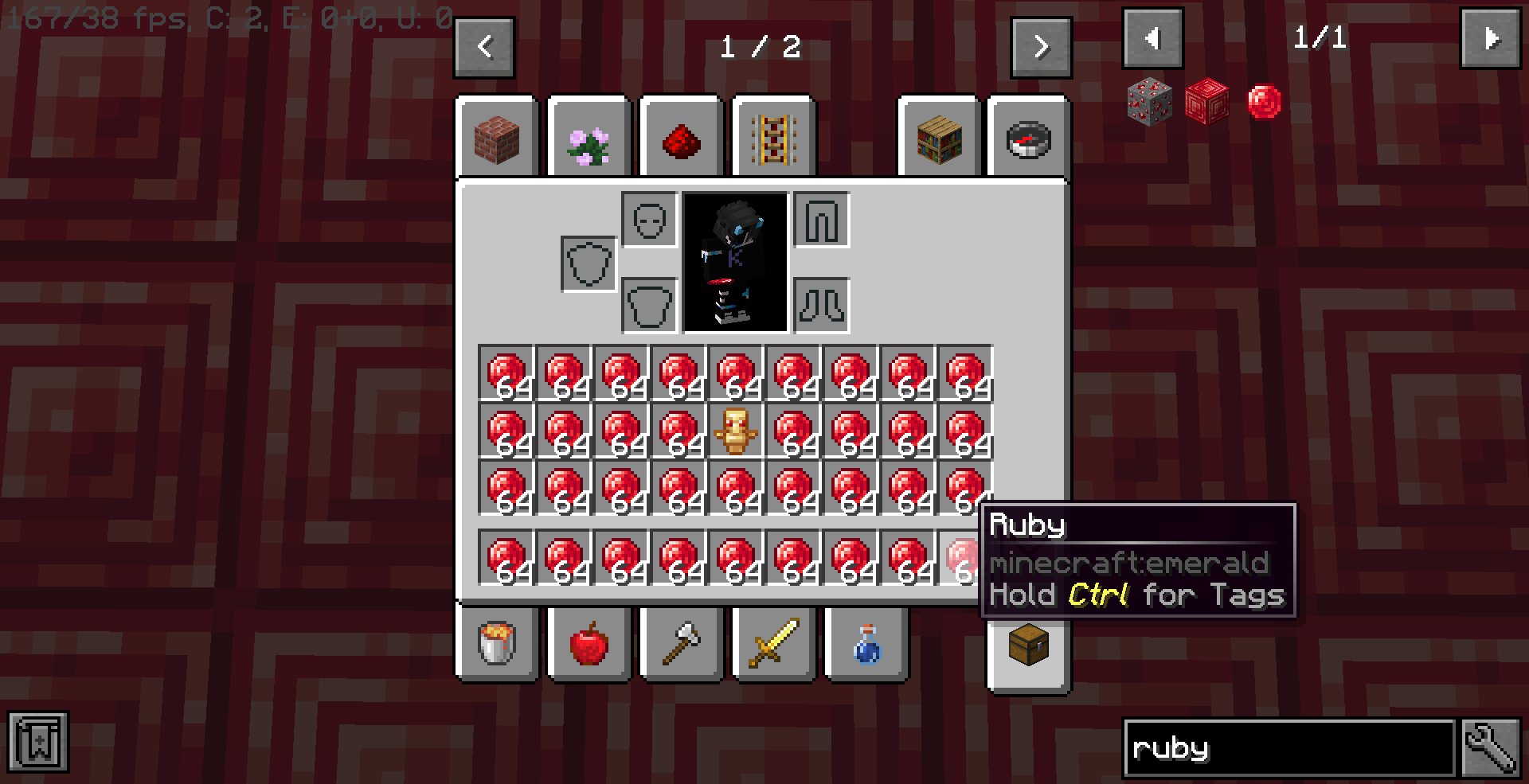
Task: Open the JEI settings wrench
Action: (x=1492, y=747)
